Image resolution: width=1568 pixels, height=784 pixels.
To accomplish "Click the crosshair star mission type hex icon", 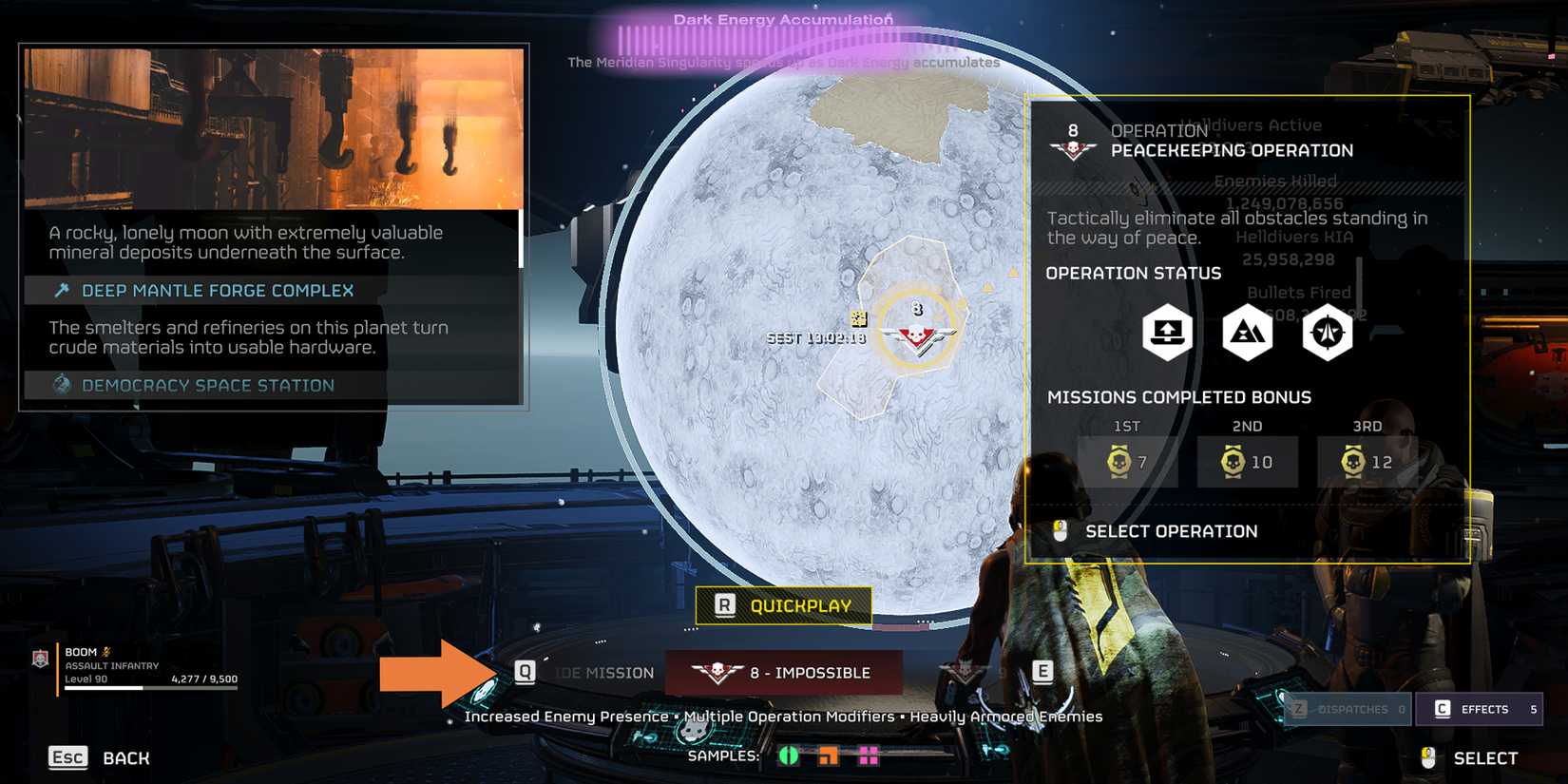I will click(1328, 332).
